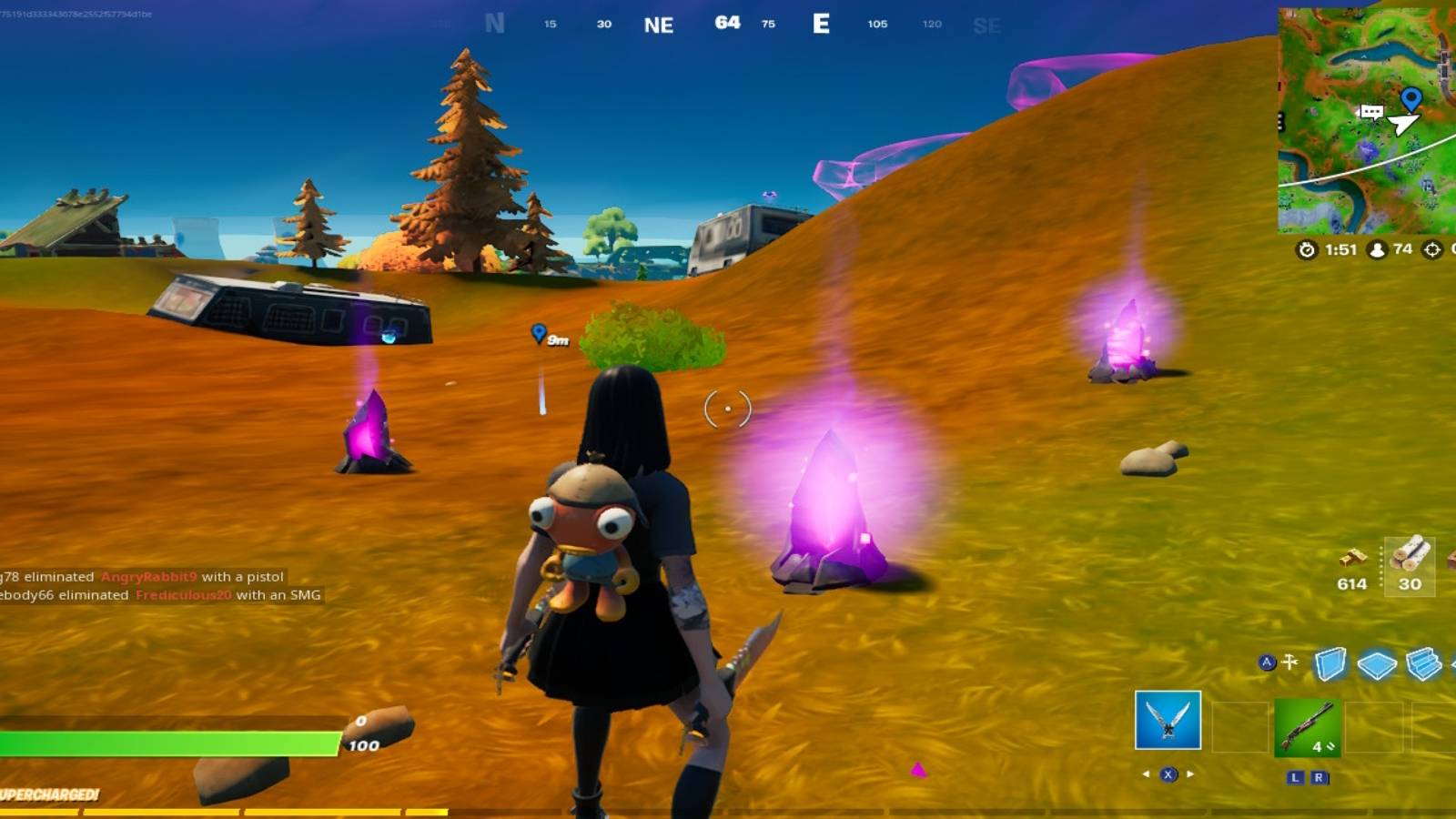Click the match timer stopwatch icon
Viewport: 1456px width, 819px height.
(1307, 249)
